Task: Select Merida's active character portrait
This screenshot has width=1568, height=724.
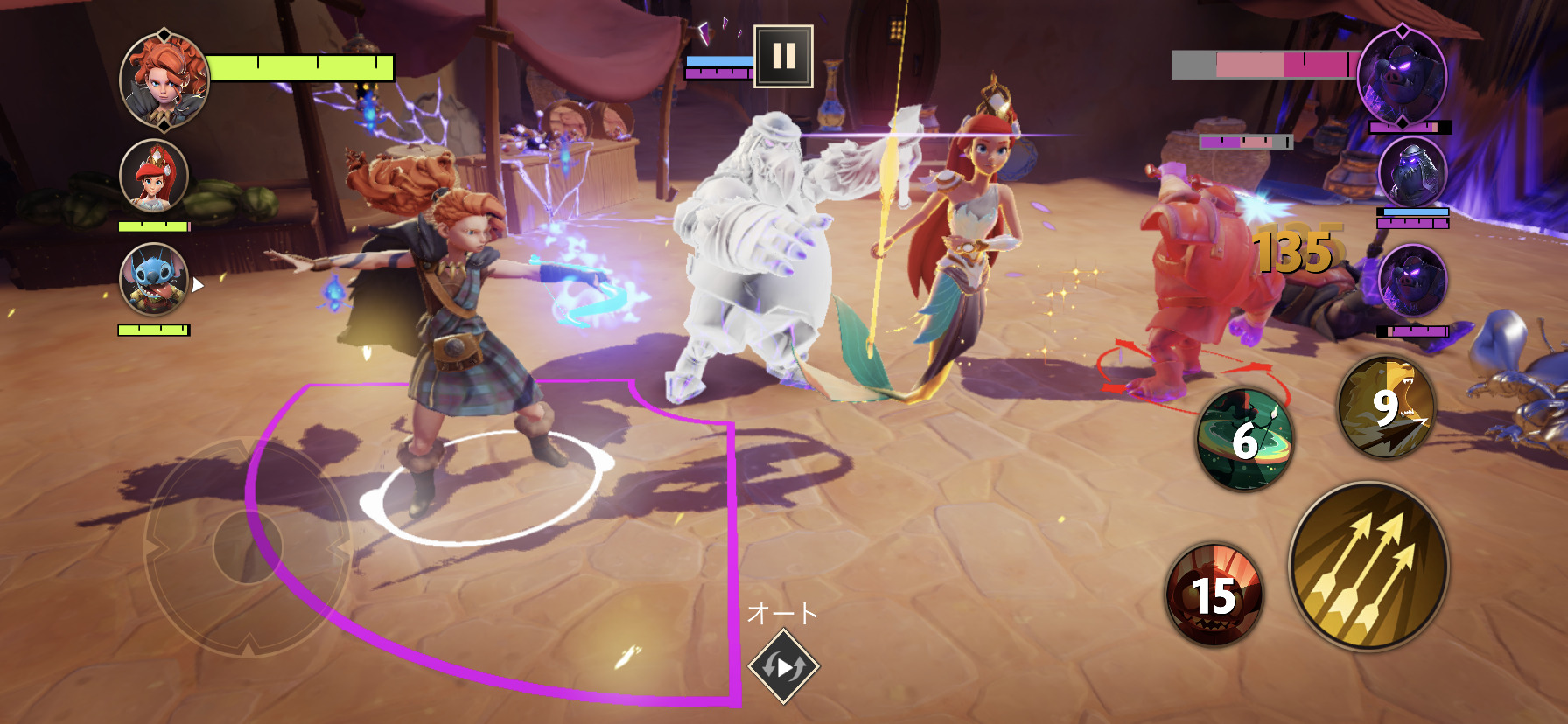Action: (x=164, y=80)
